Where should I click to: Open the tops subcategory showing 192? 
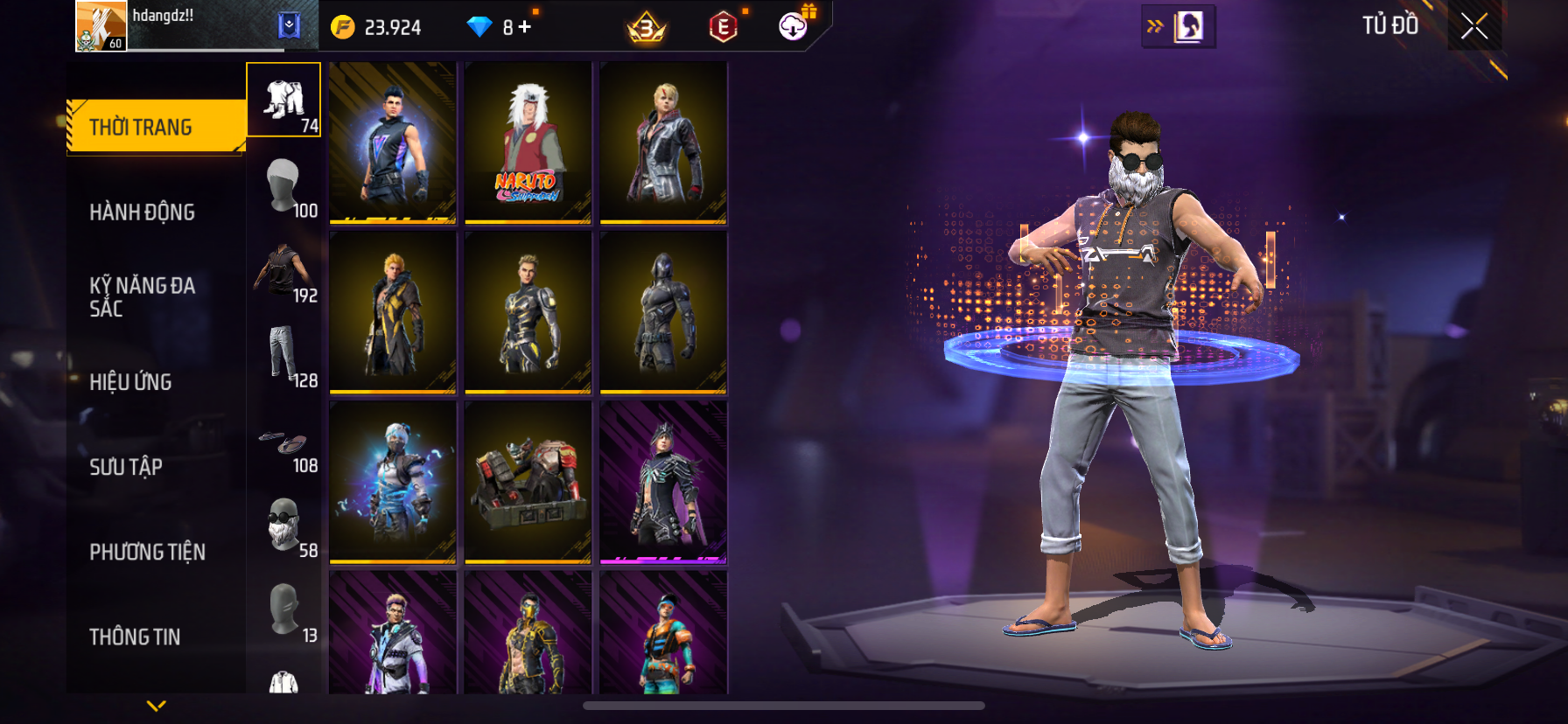284,271
